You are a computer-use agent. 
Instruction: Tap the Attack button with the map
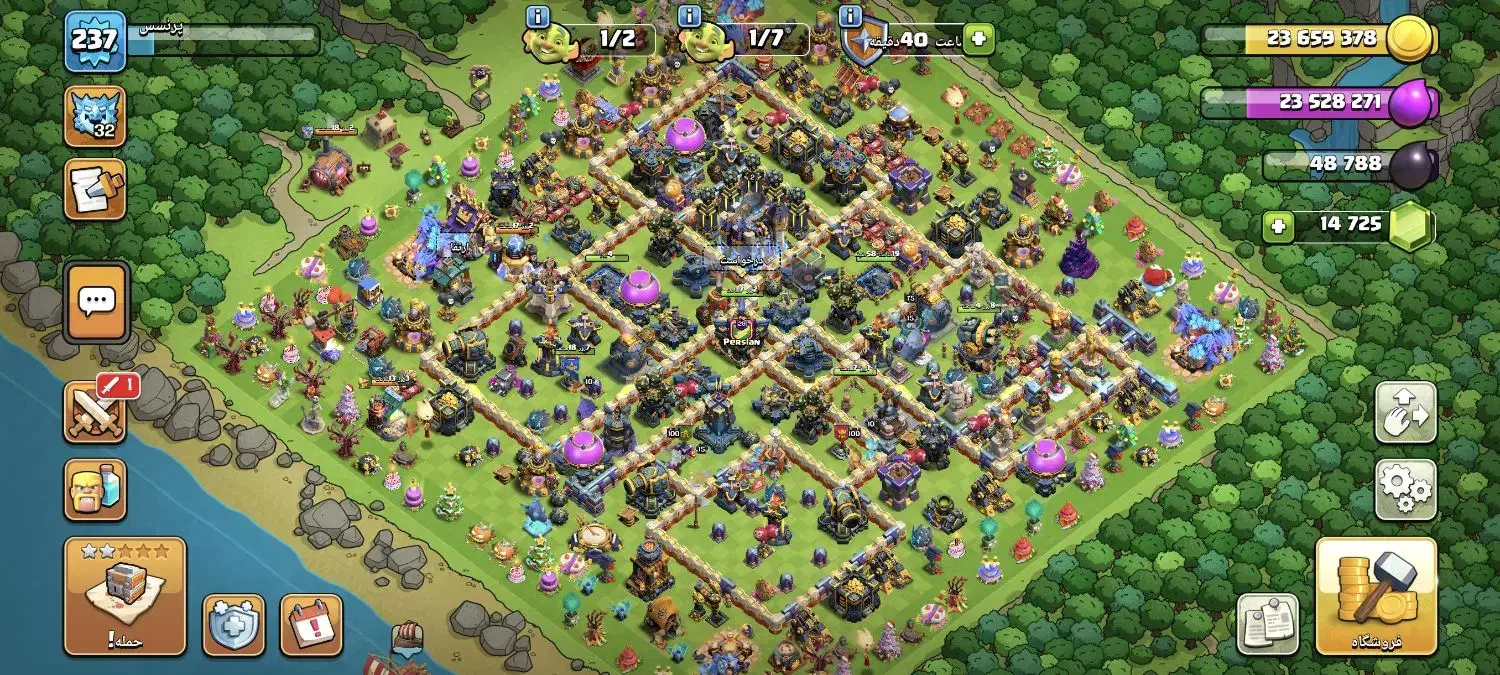125,596
